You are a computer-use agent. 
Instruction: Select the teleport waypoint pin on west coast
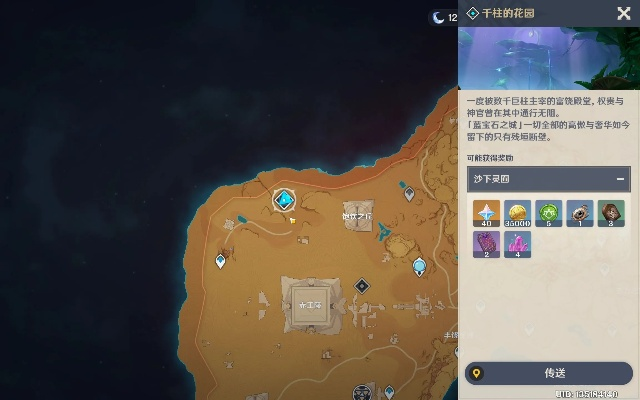click(221, 262)
